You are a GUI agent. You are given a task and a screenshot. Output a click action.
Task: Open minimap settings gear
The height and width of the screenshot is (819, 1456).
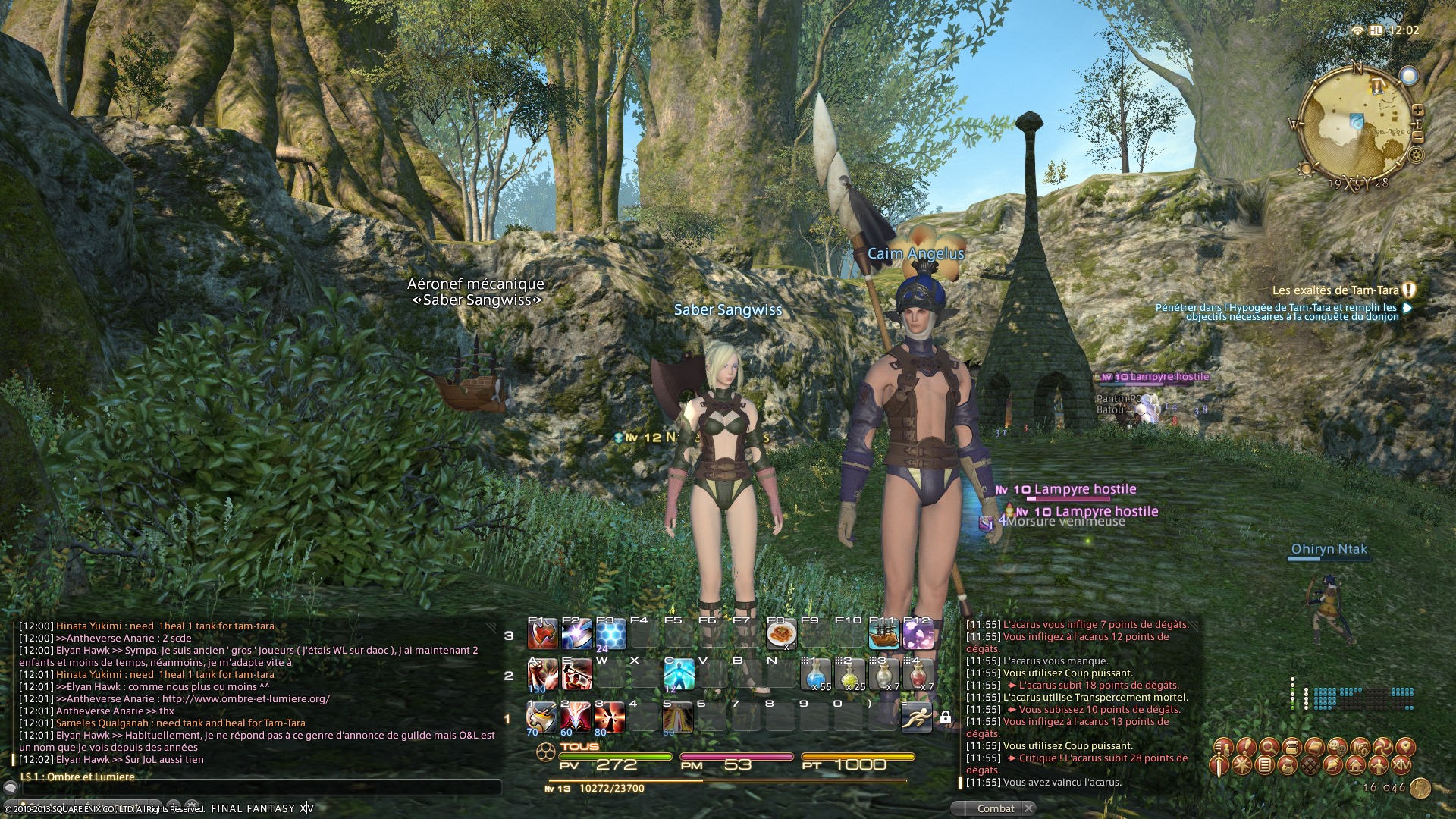(x=1415, y=155)
